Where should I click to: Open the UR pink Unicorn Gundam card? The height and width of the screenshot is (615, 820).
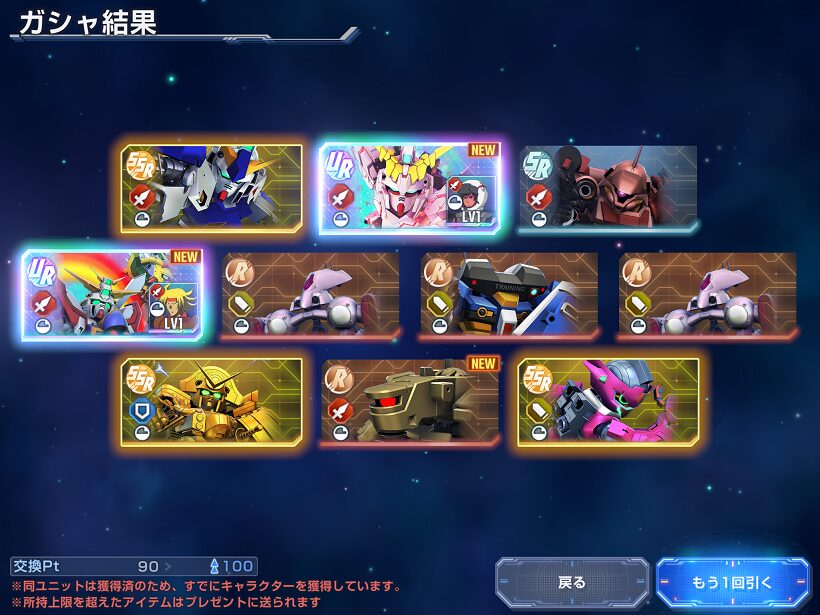[x=409, y=188]
